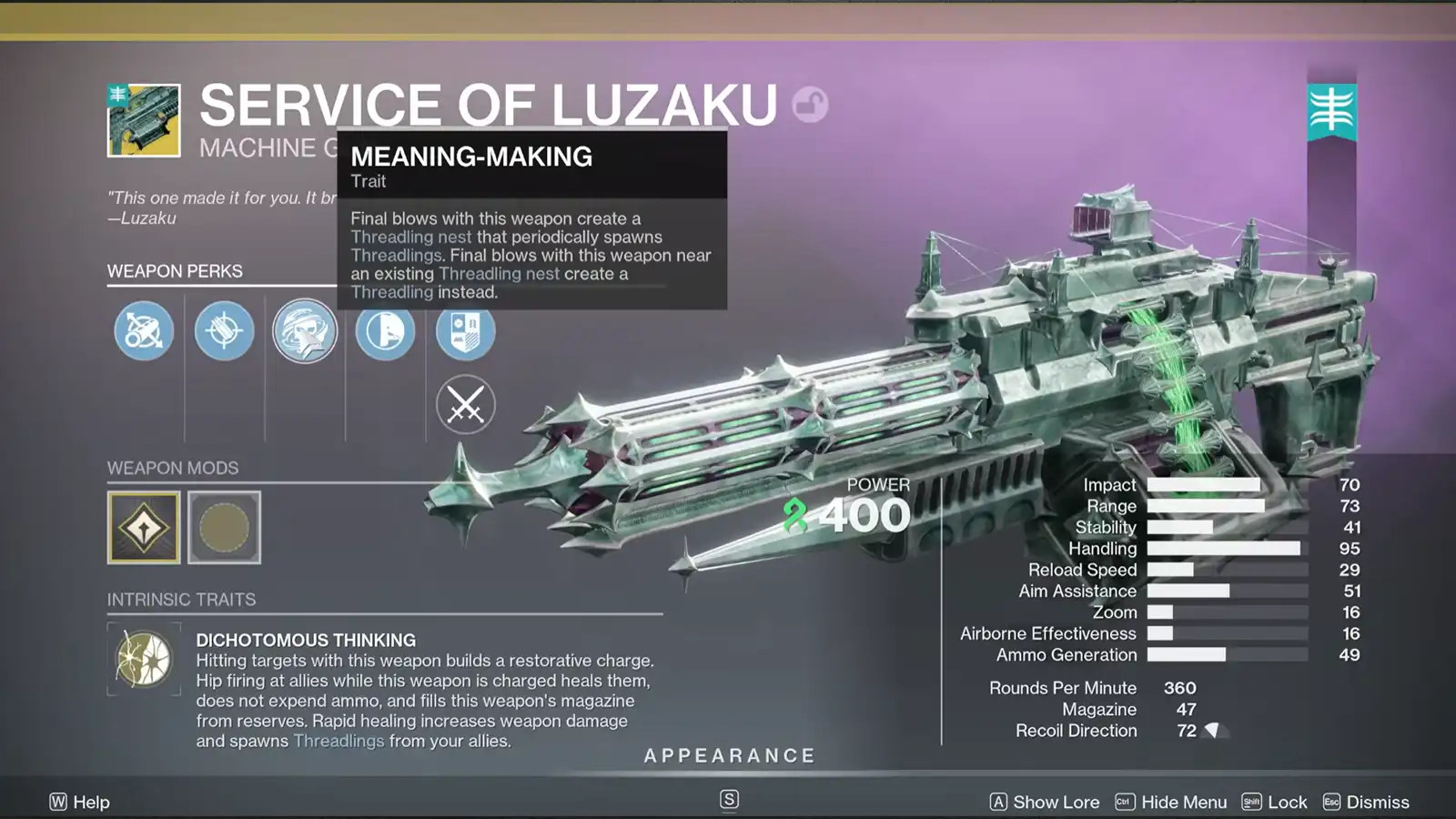Click the empty second weapon mod slot
This screenshot has height=819, width=1456.
pos(224,526)
